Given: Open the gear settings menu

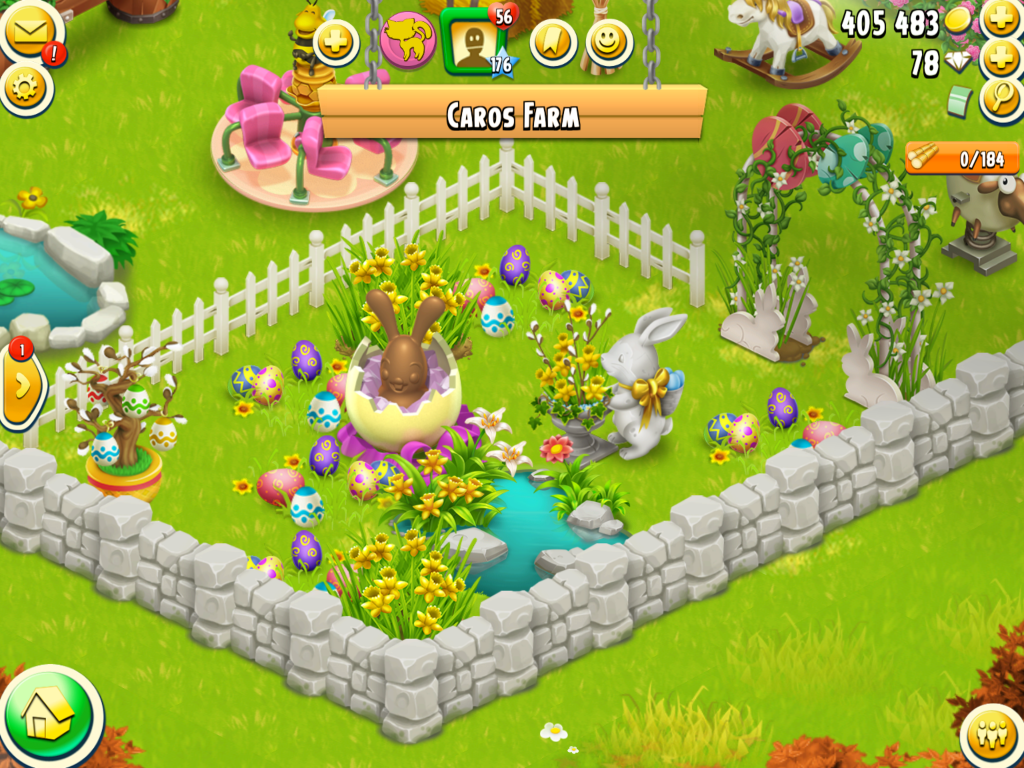Looking at the screenshot, I should (27, 87).
